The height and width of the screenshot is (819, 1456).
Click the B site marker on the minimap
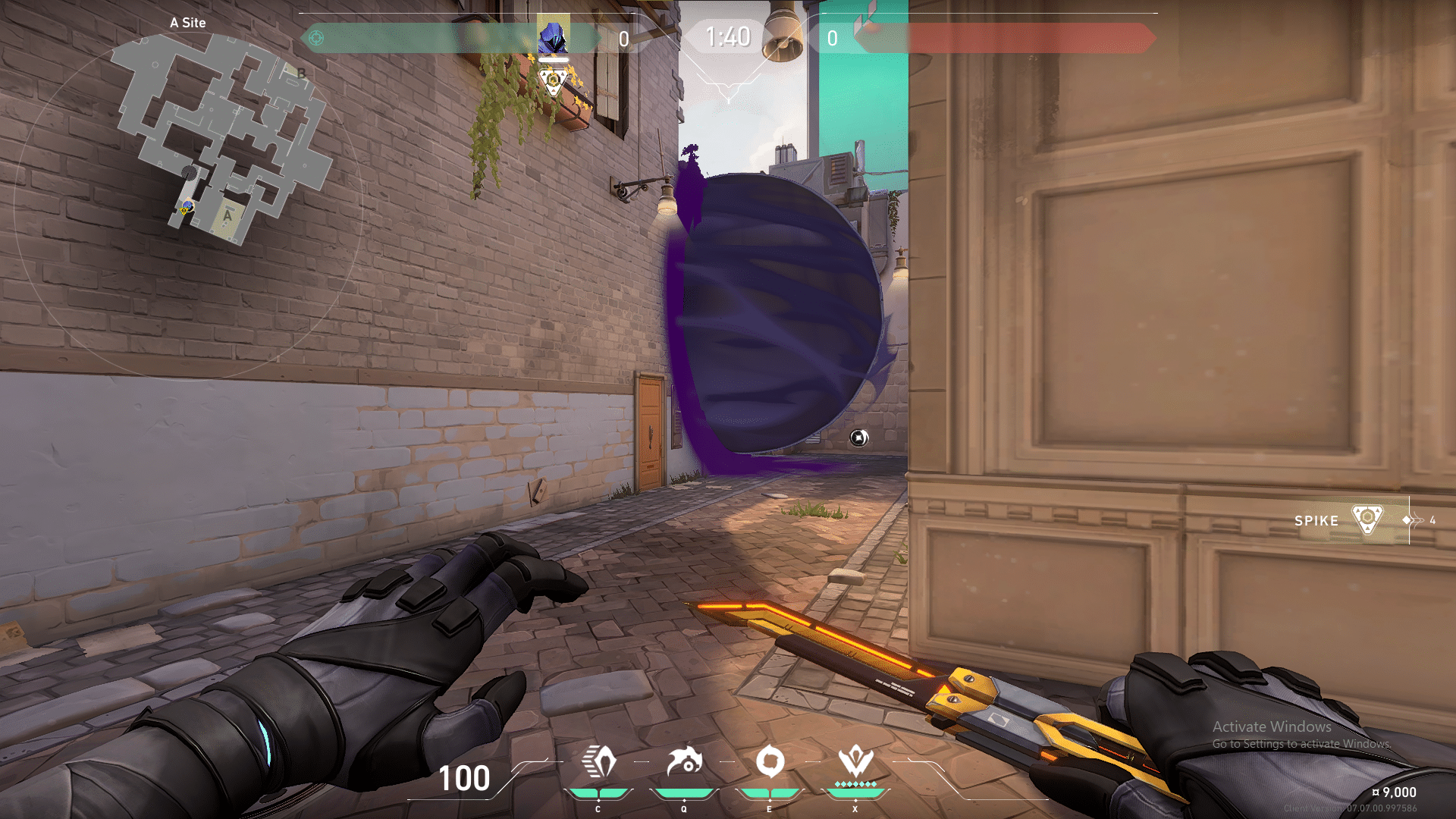(302, 74)
